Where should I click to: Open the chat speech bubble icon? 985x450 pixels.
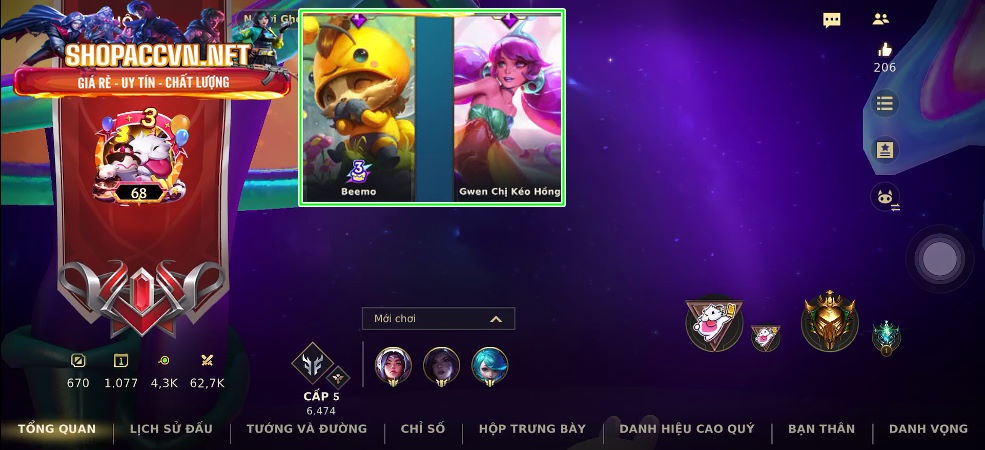pos(832,20)
